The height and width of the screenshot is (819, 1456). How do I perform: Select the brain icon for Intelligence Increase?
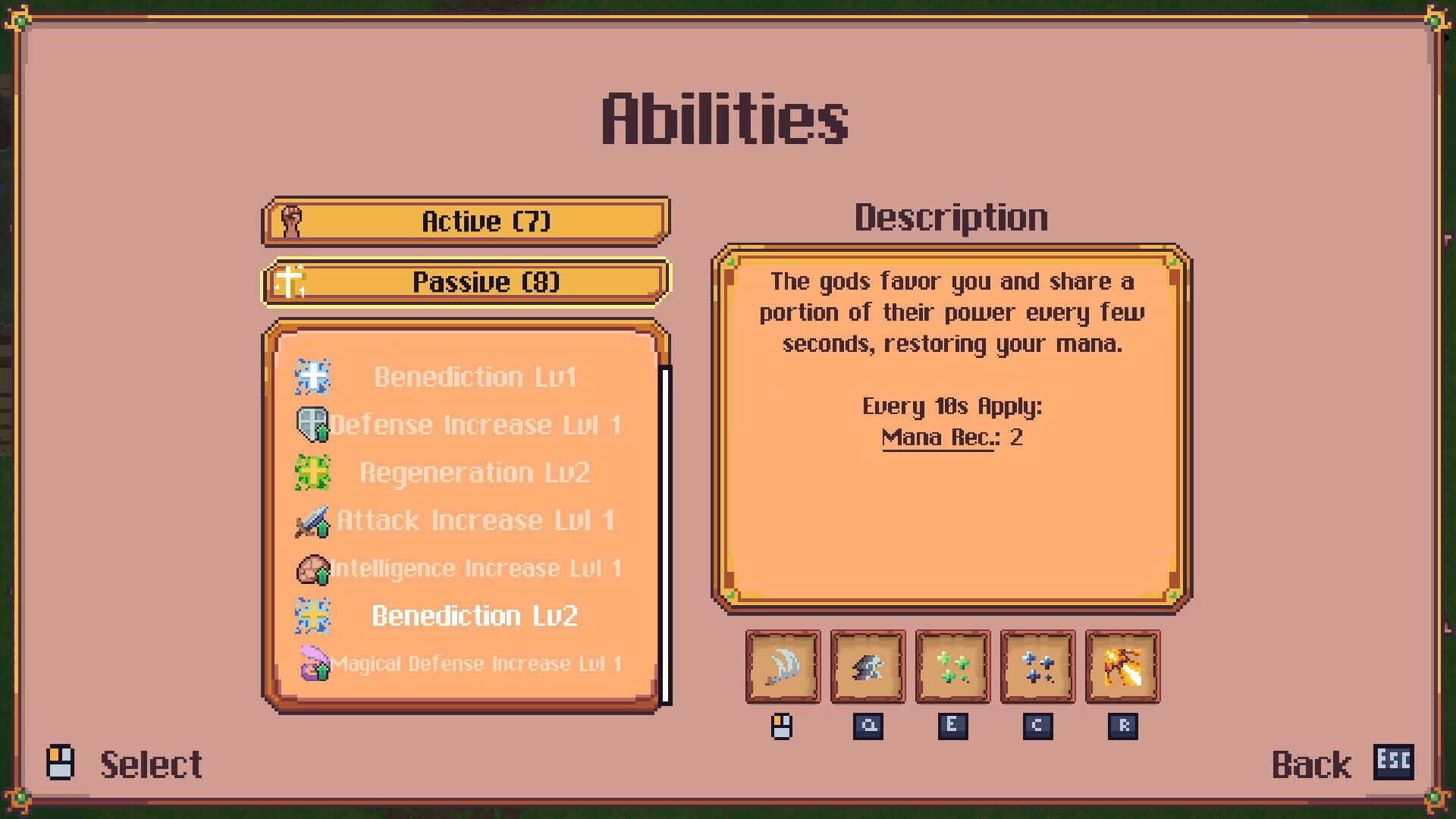(x=312, y=568)
